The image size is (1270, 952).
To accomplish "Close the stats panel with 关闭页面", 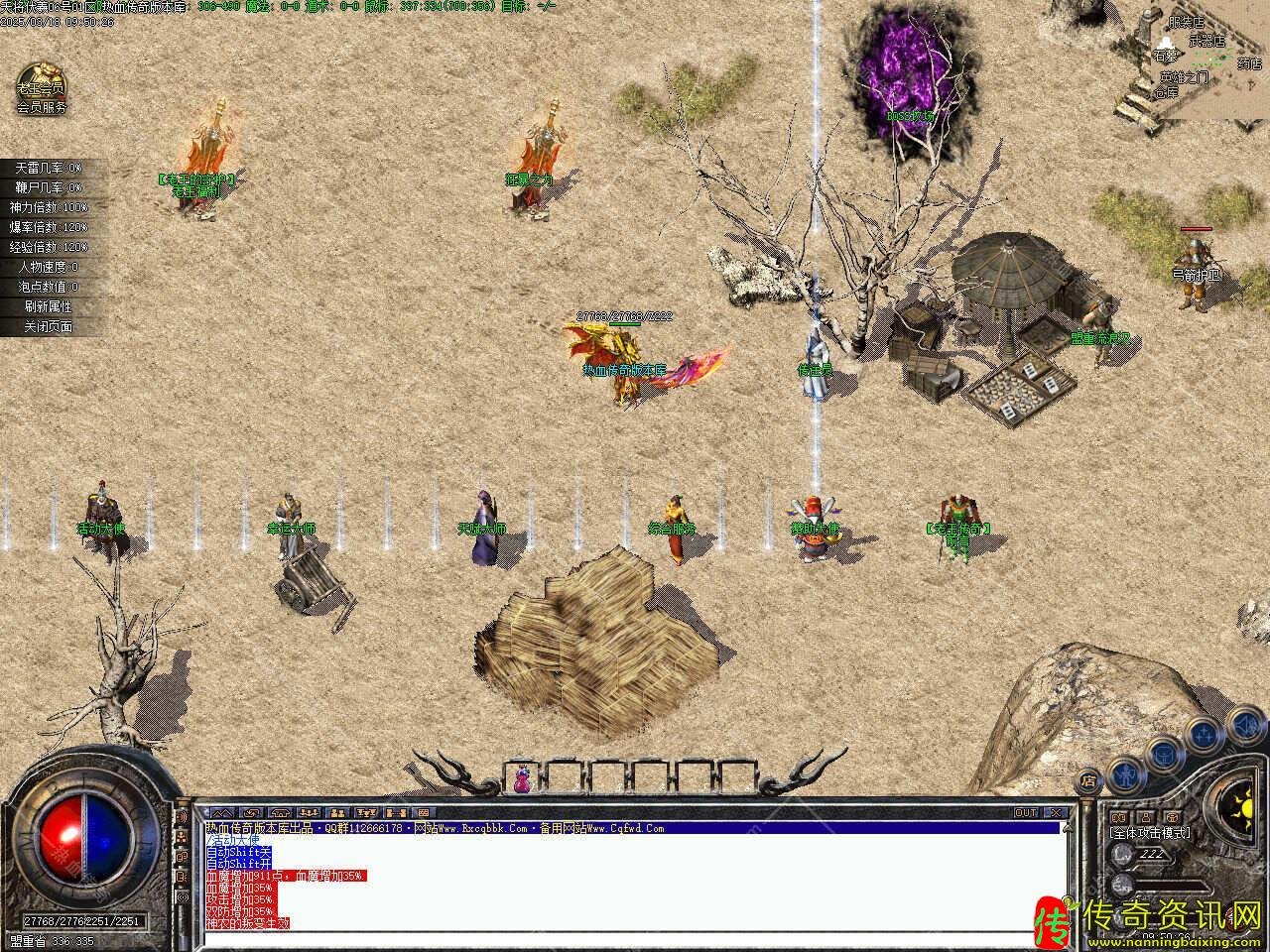I will [48, 326].
